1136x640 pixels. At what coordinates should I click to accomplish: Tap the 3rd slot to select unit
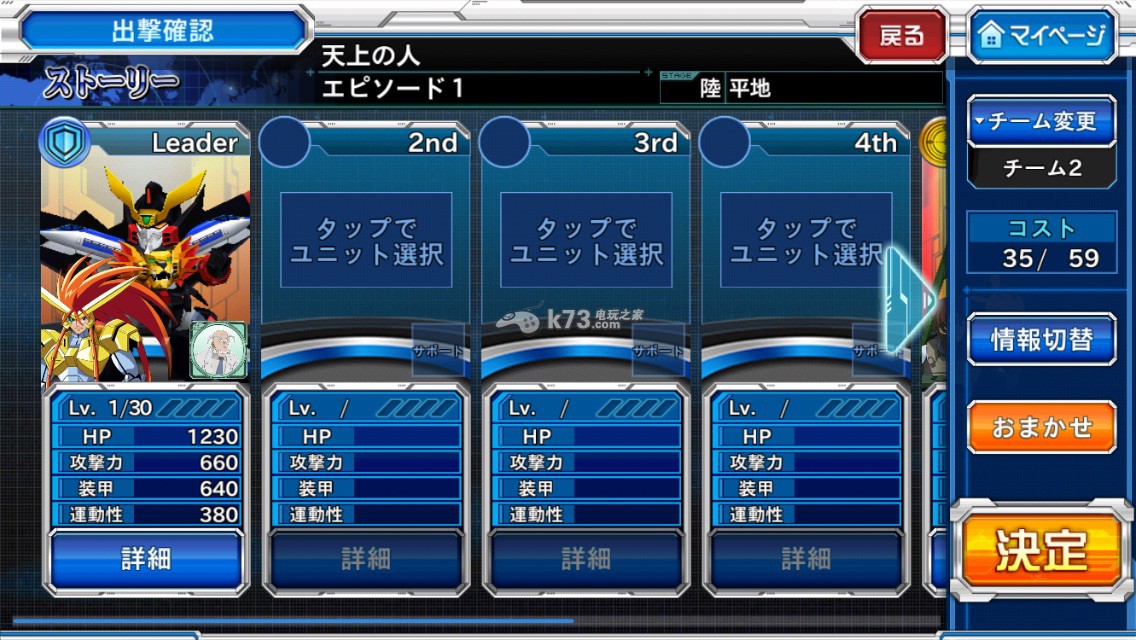tap(586, 241)
